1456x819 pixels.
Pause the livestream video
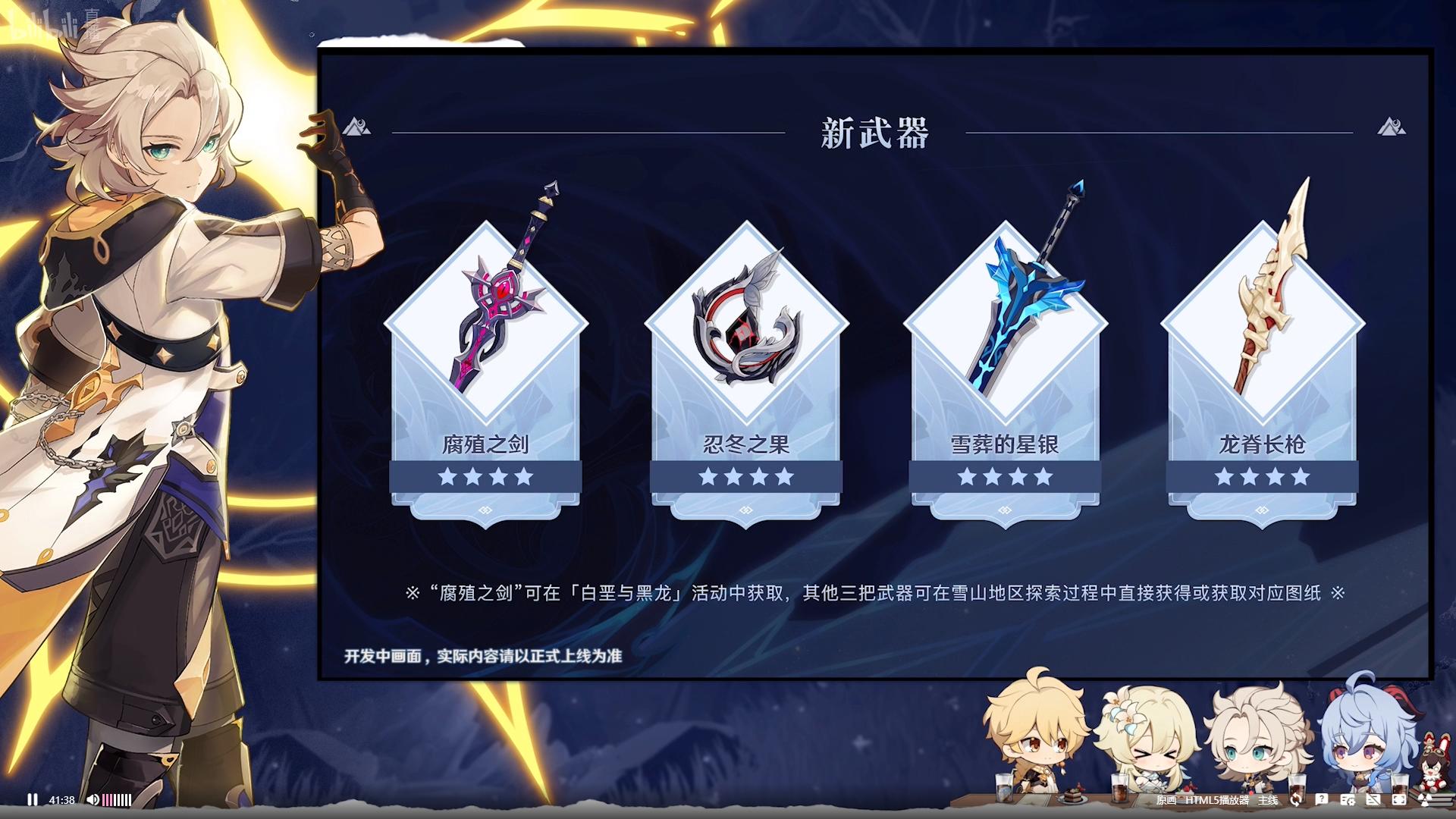click(32, 799)
